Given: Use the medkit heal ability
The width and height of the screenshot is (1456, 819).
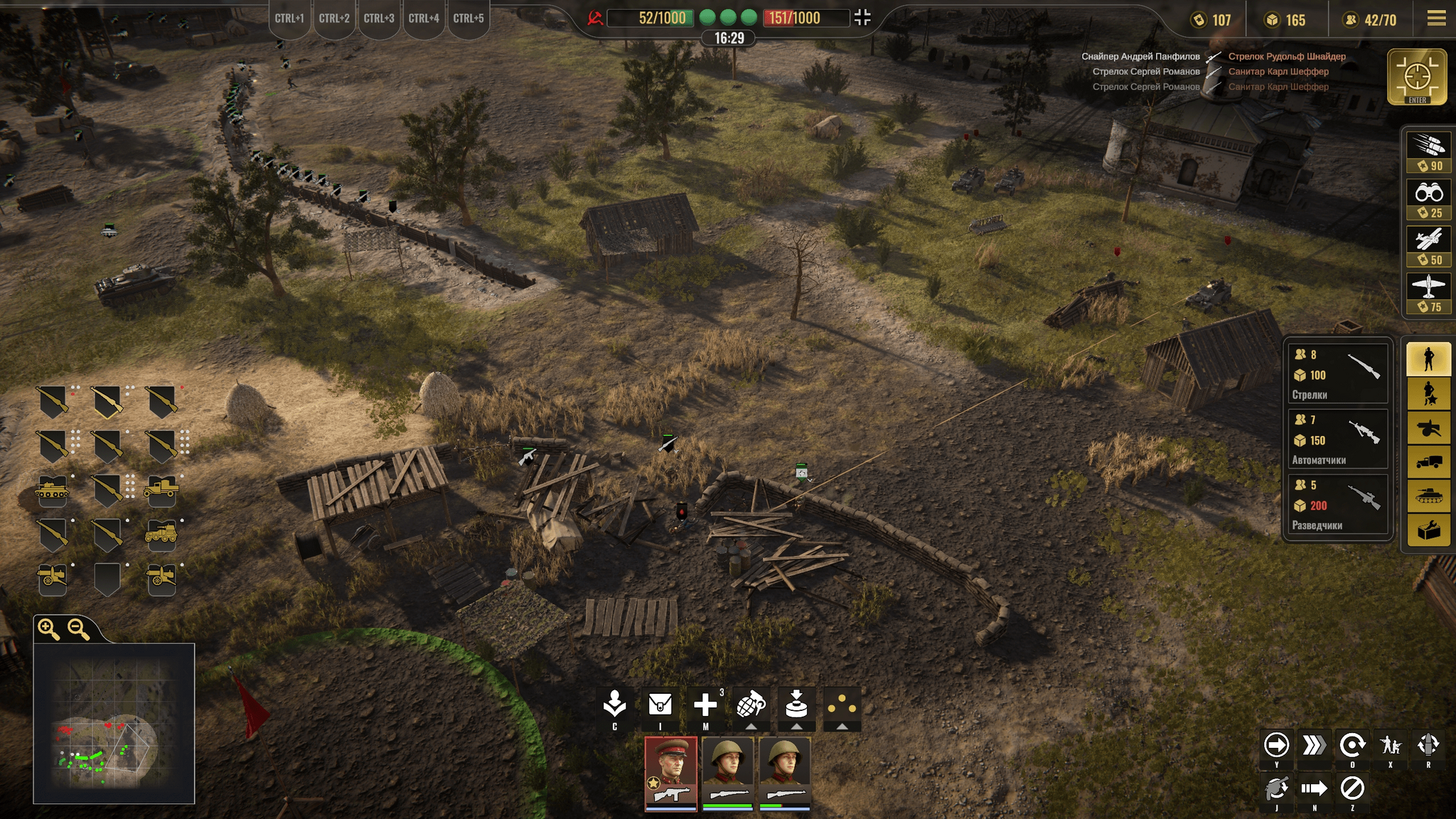Looking at the screenshot, I should pos(705,706).
